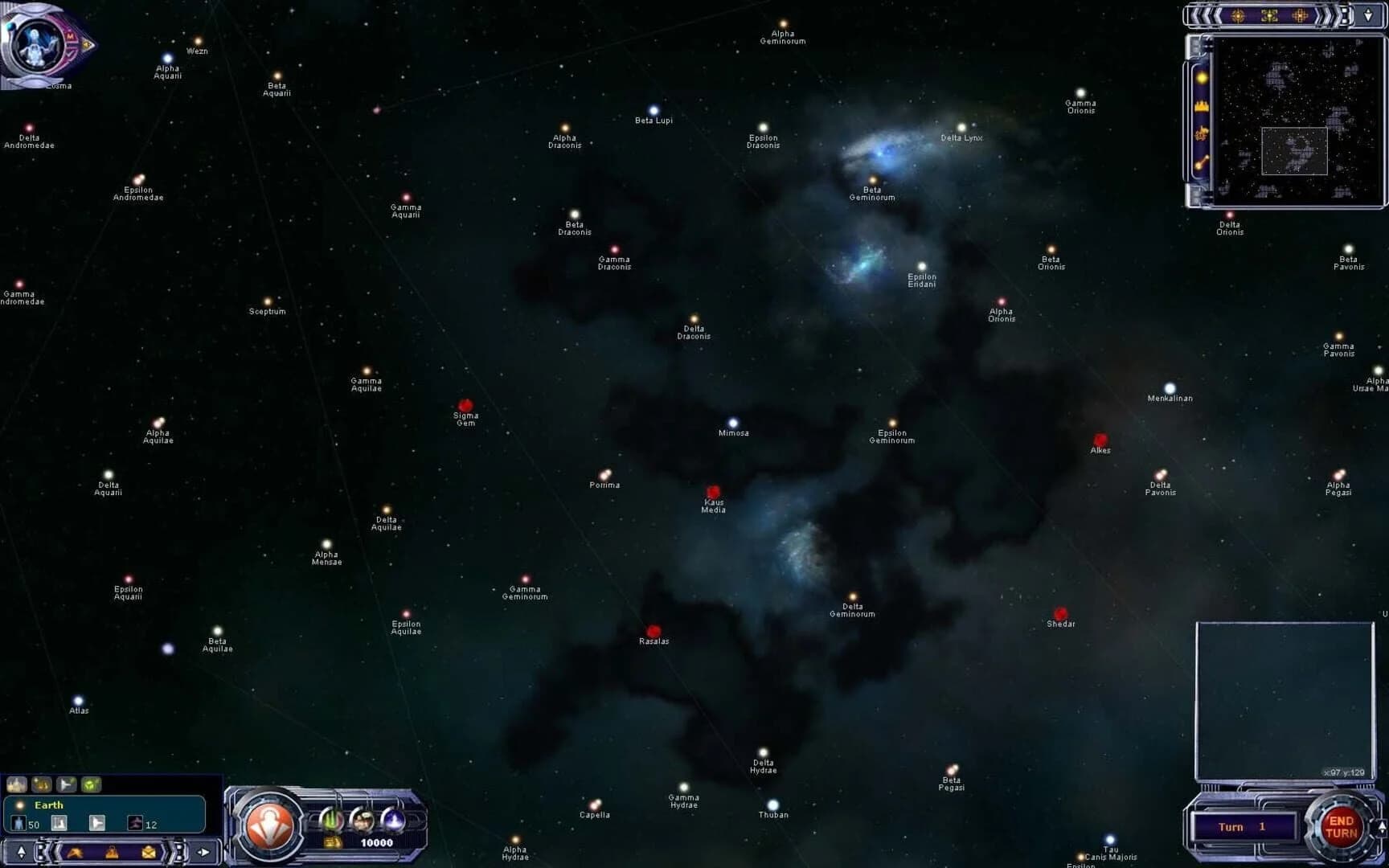The width and height of the screenshot is (1389, 868).
Task: Select the colony tab above Earth panel
Action: pyautogui.click(x=17, y=784)
